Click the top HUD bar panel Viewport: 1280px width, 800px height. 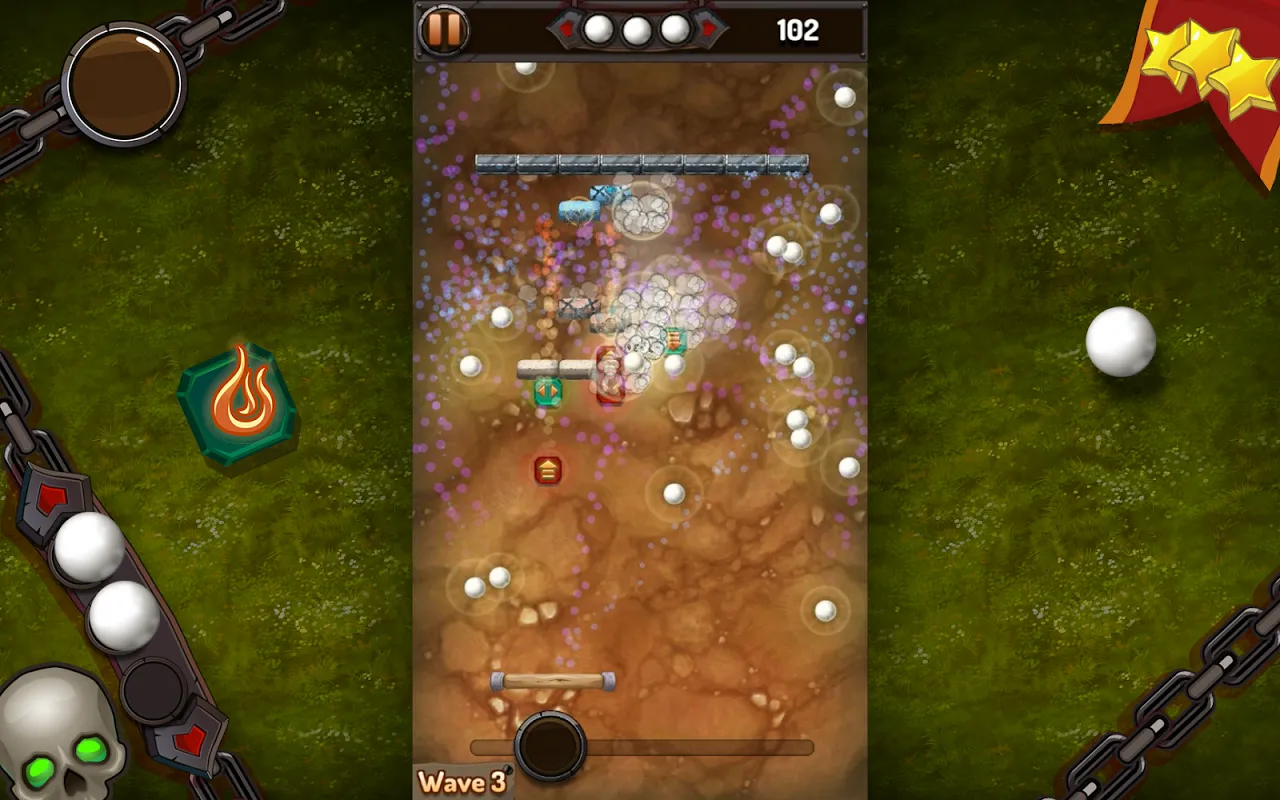(x=640, y=30)
